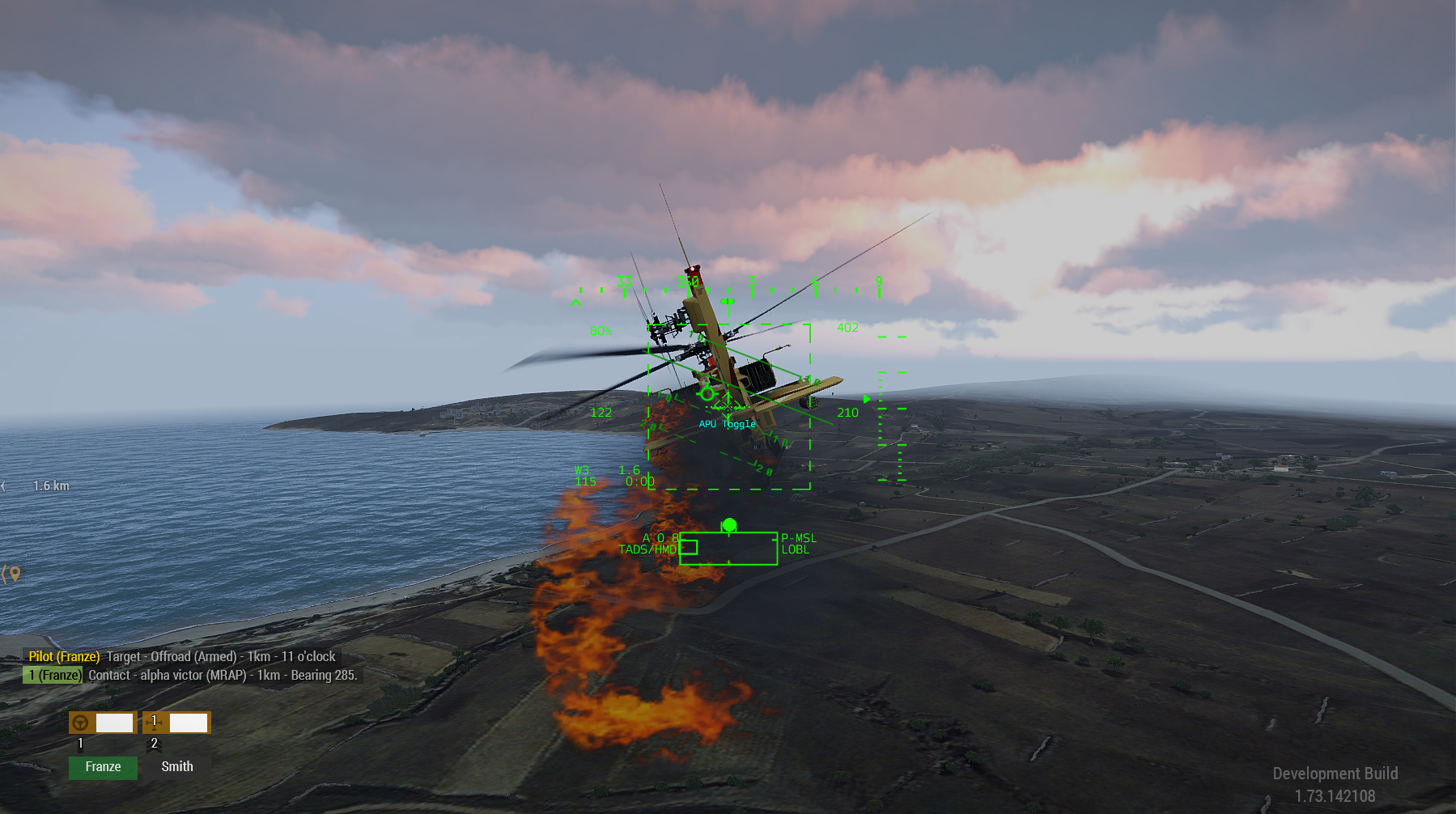Select the P-MSL weapon mode indicator
Screen dimensions: 1456x814
click(799, 538)
